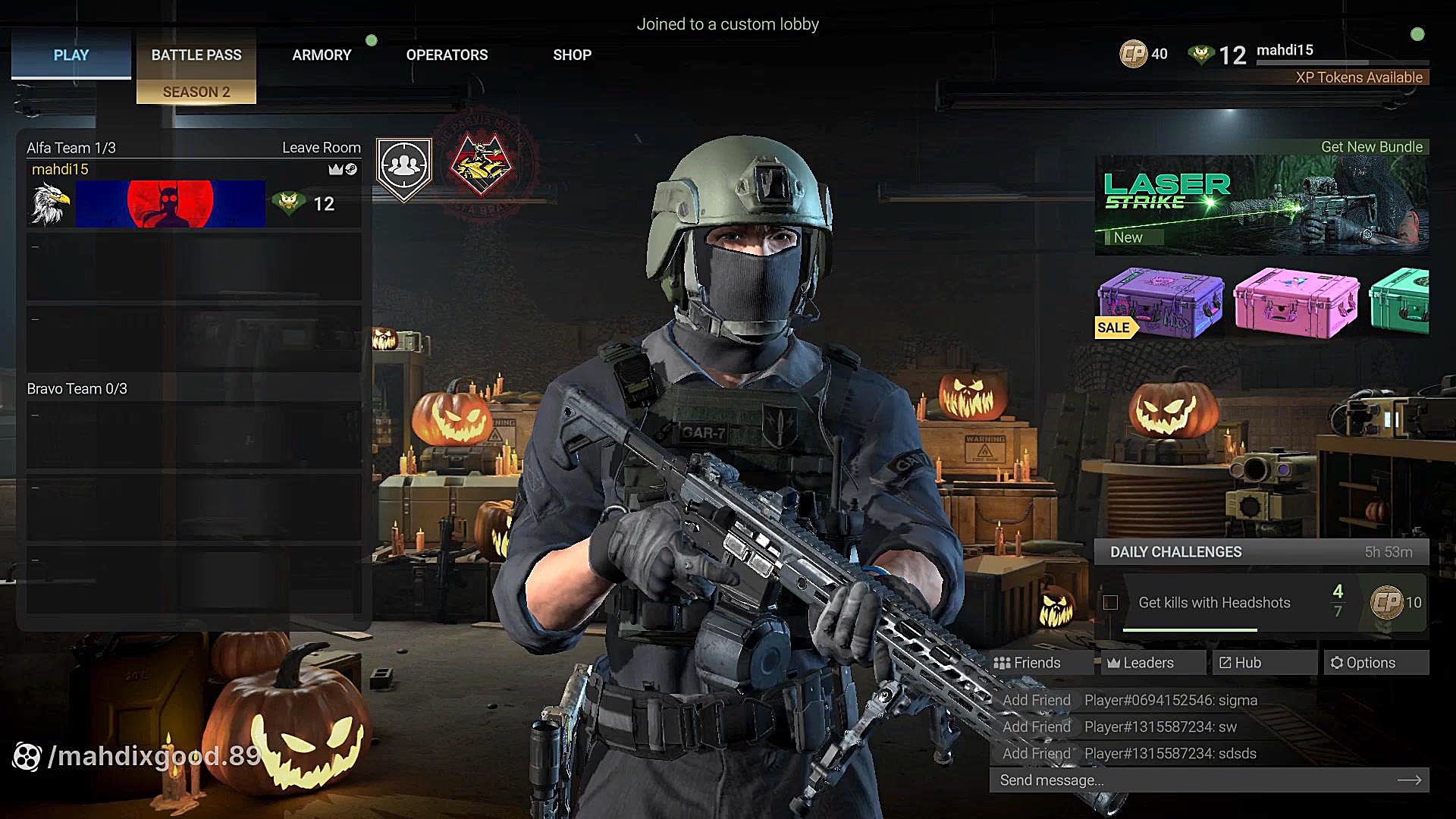Open the Daily Challenges panel
Screen dimensions: 1456x819
coord(1260,552)
